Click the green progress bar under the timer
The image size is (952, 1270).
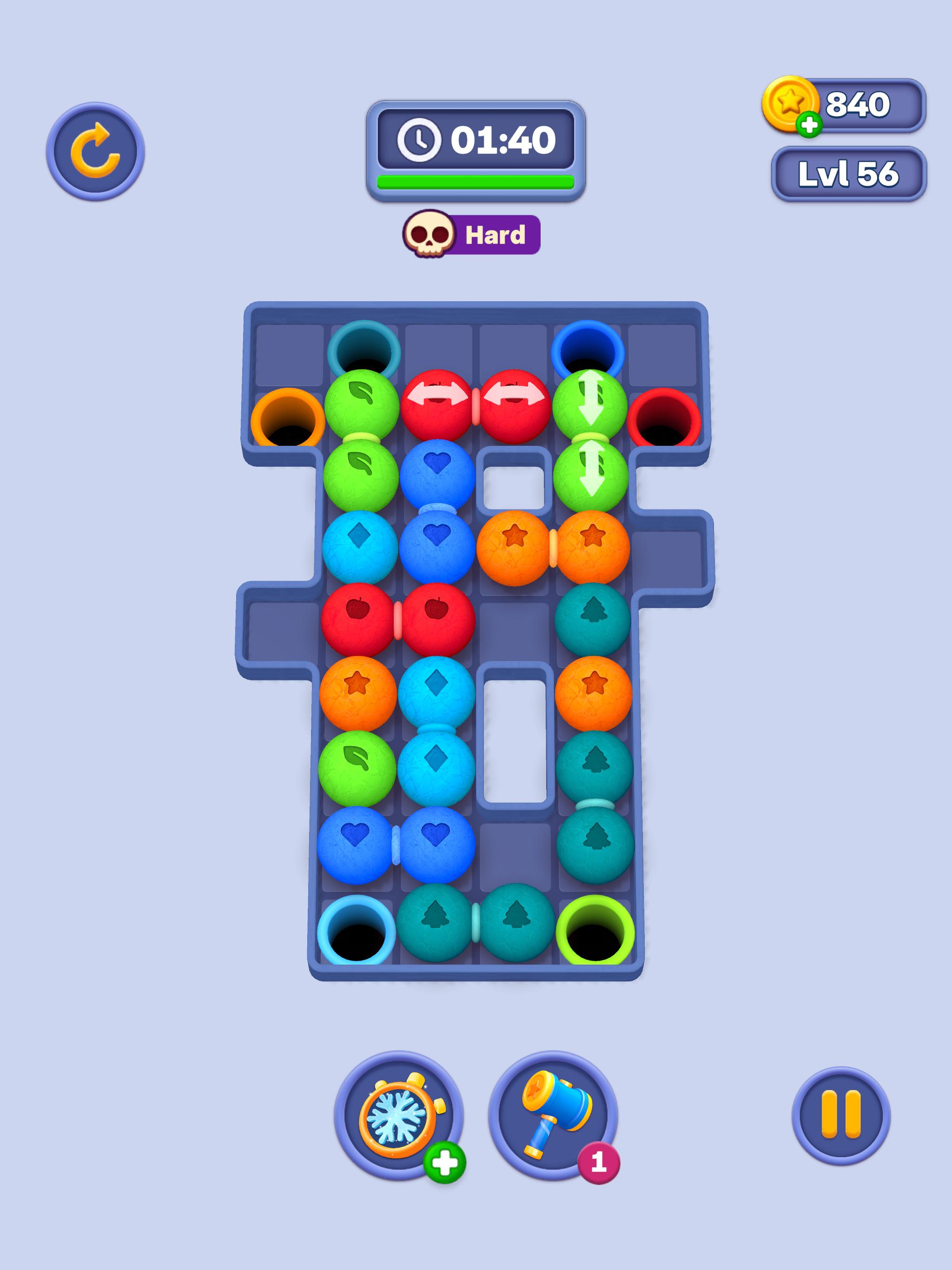tap(476, 181)
